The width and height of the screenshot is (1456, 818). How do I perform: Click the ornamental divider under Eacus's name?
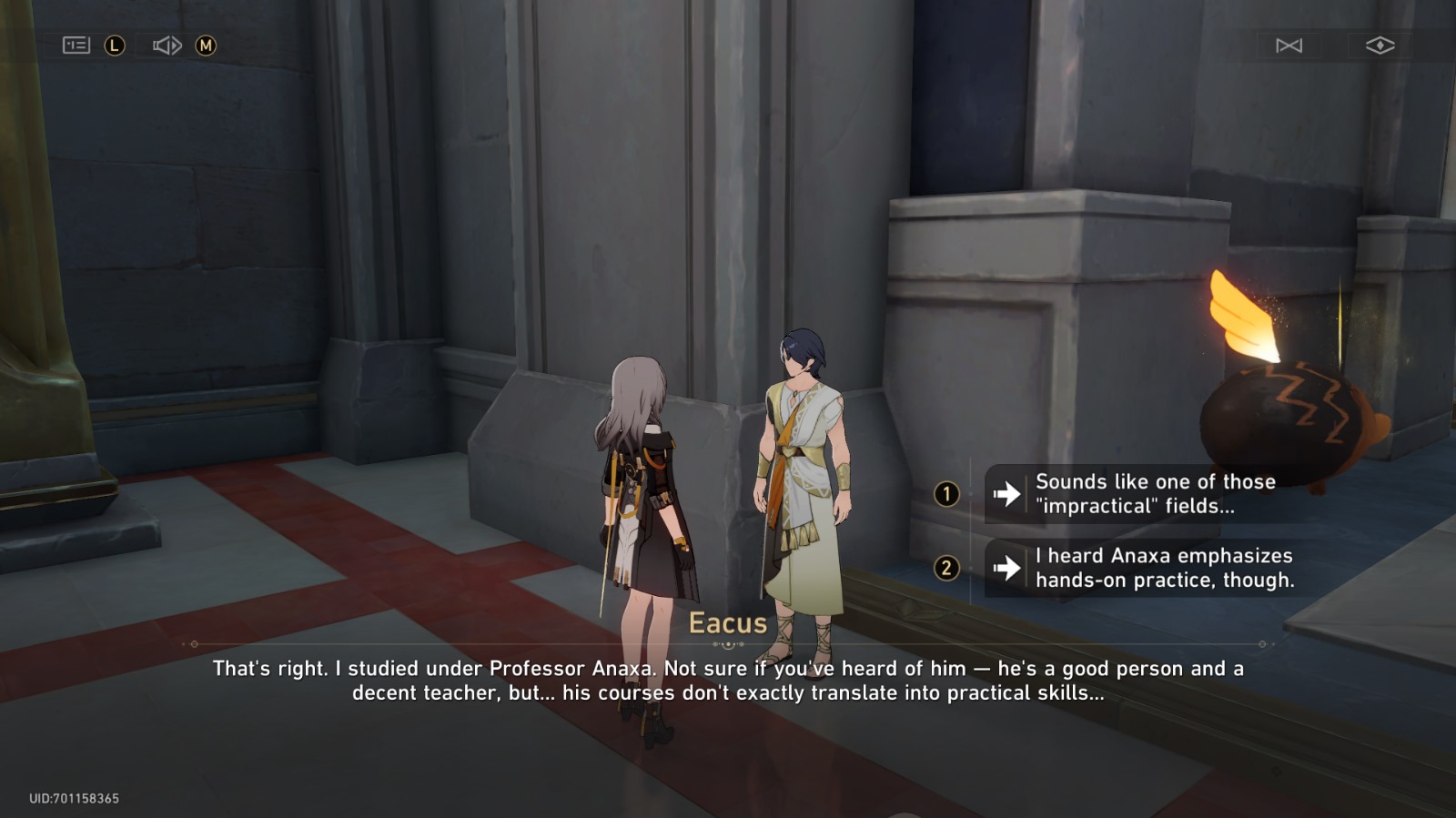point(728,645)
